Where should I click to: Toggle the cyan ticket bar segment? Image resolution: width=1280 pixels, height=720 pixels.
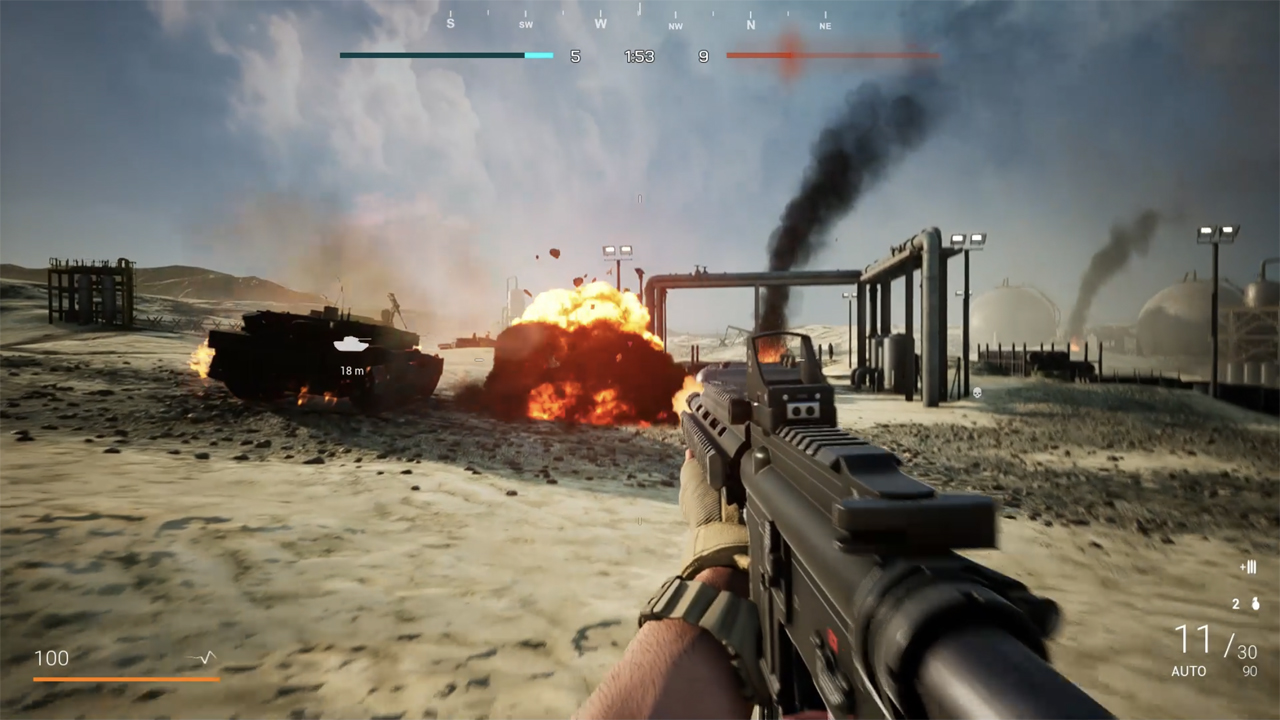click(x=538, y=56)
